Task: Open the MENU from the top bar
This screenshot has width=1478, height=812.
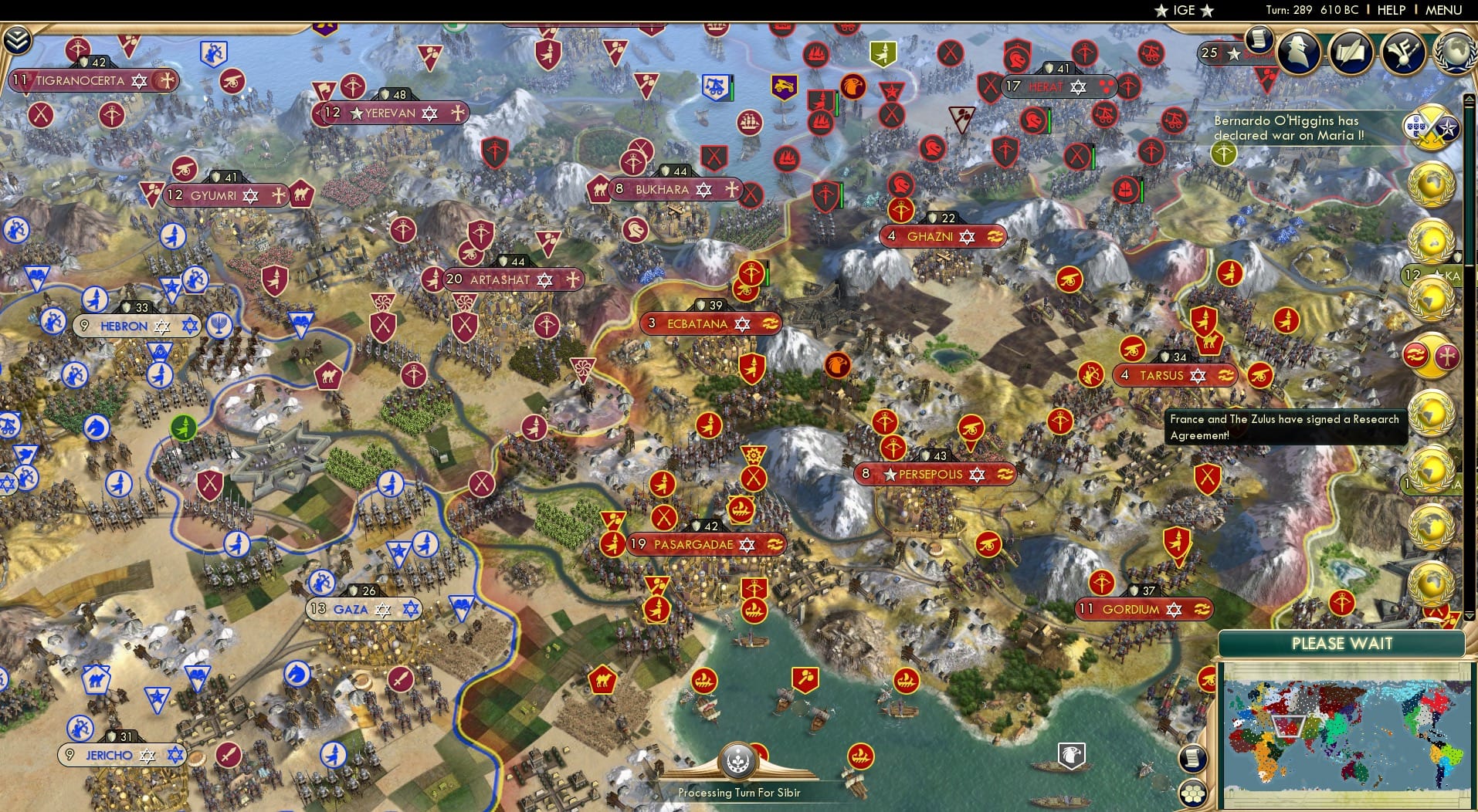Action: [x=1443, y=10]
